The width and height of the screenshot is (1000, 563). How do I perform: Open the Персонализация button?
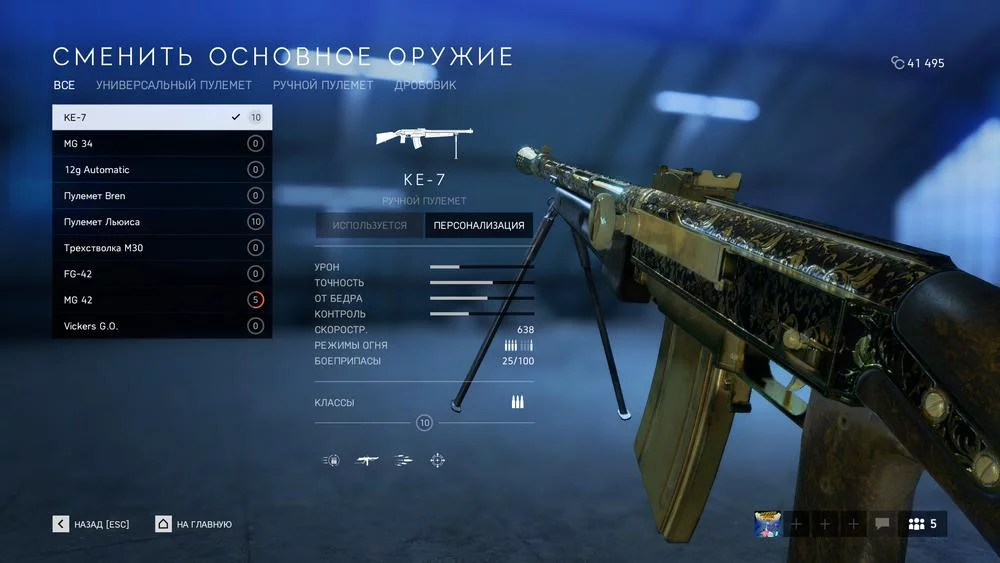point(479,225)
